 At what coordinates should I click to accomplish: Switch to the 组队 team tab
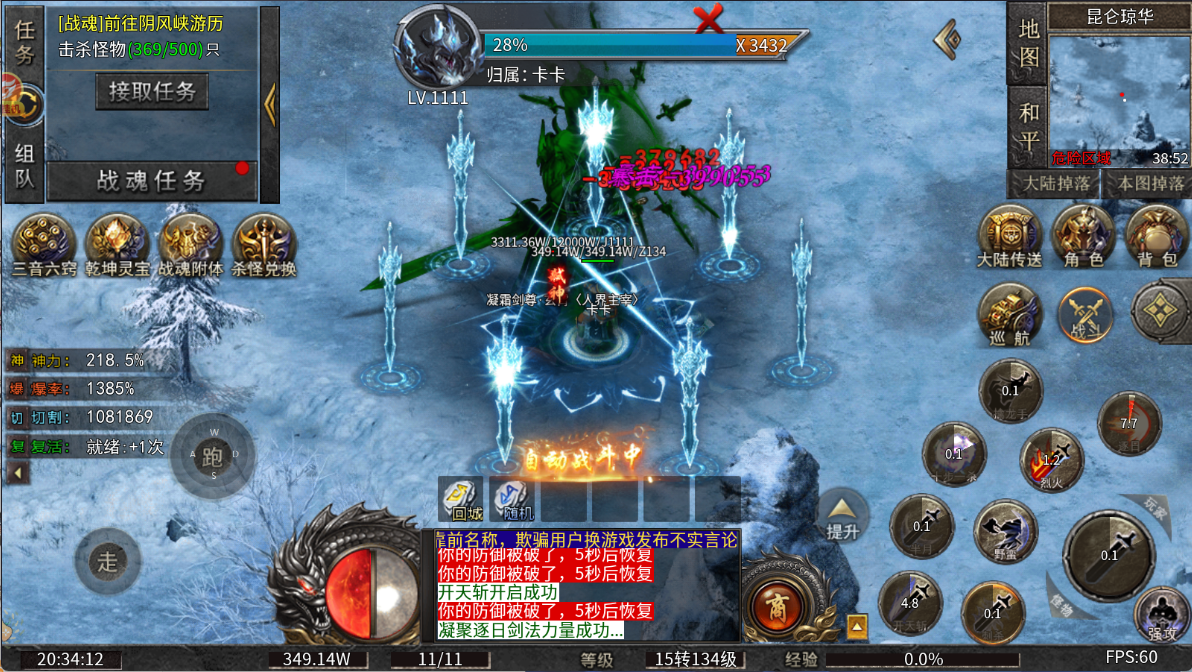24,166
